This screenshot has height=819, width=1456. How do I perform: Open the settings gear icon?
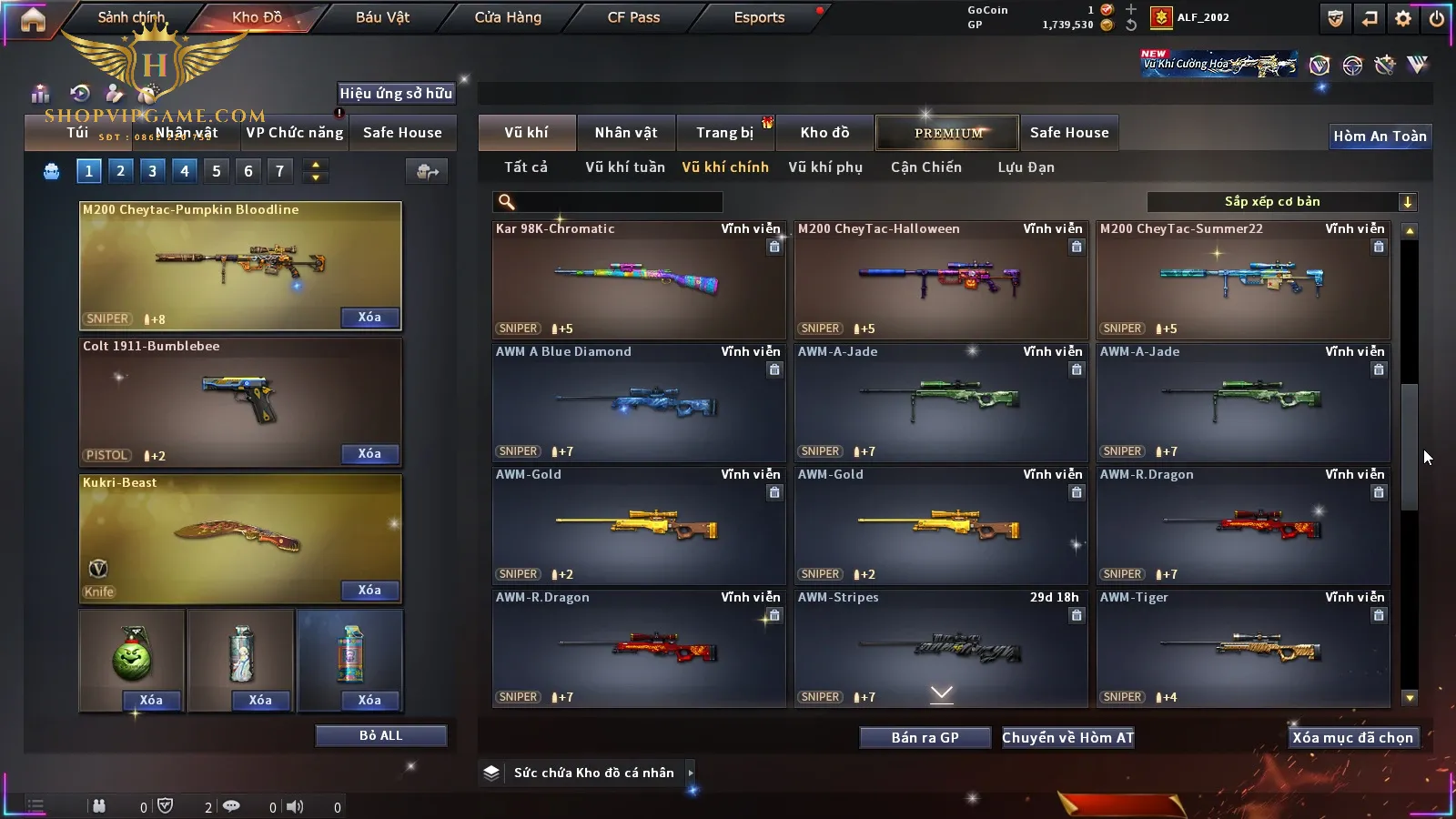point(1403,18)
